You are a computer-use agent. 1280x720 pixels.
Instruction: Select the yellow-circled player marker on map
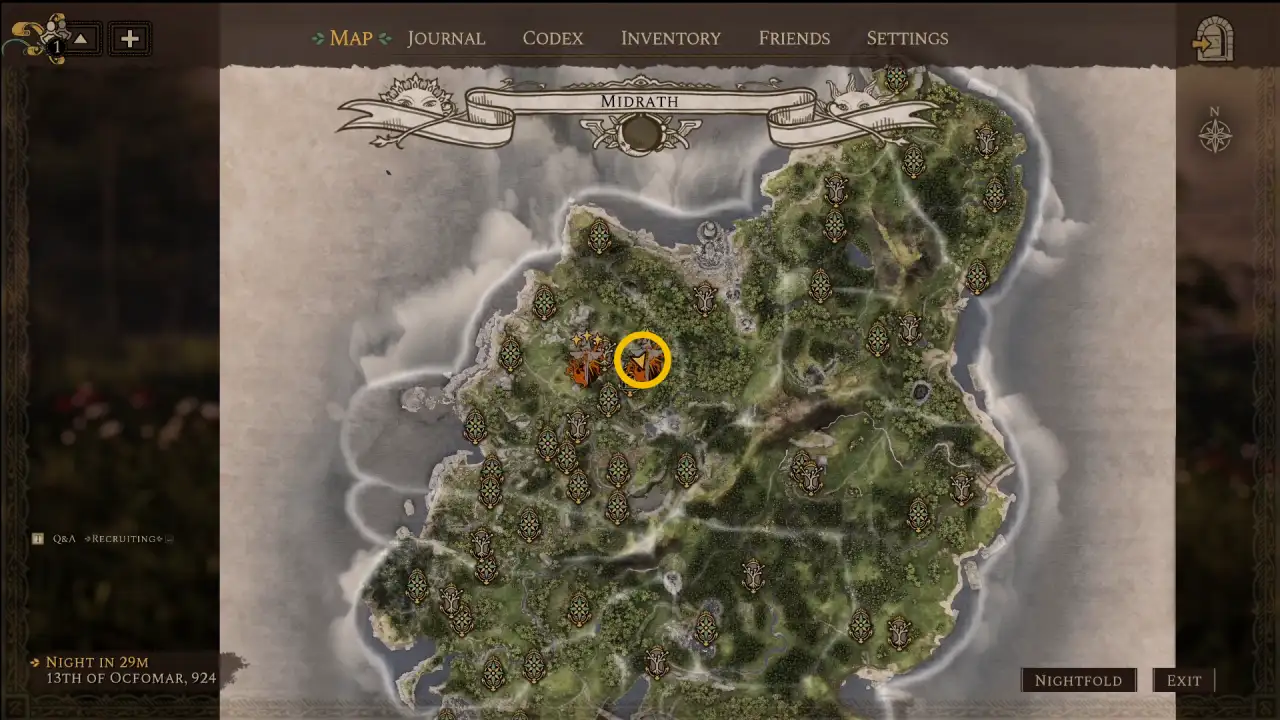(x=641, y=359)
